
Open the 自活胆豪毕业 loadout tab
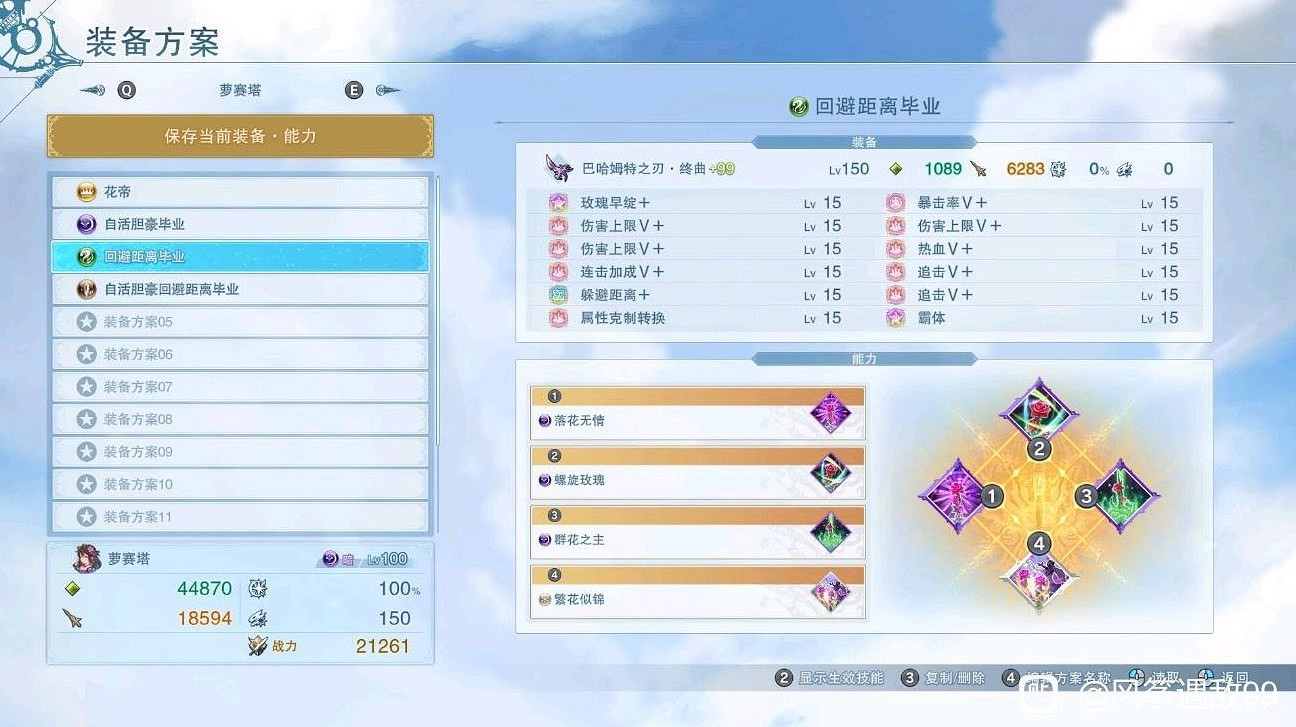pyautogui.click(x=240, y=224)
